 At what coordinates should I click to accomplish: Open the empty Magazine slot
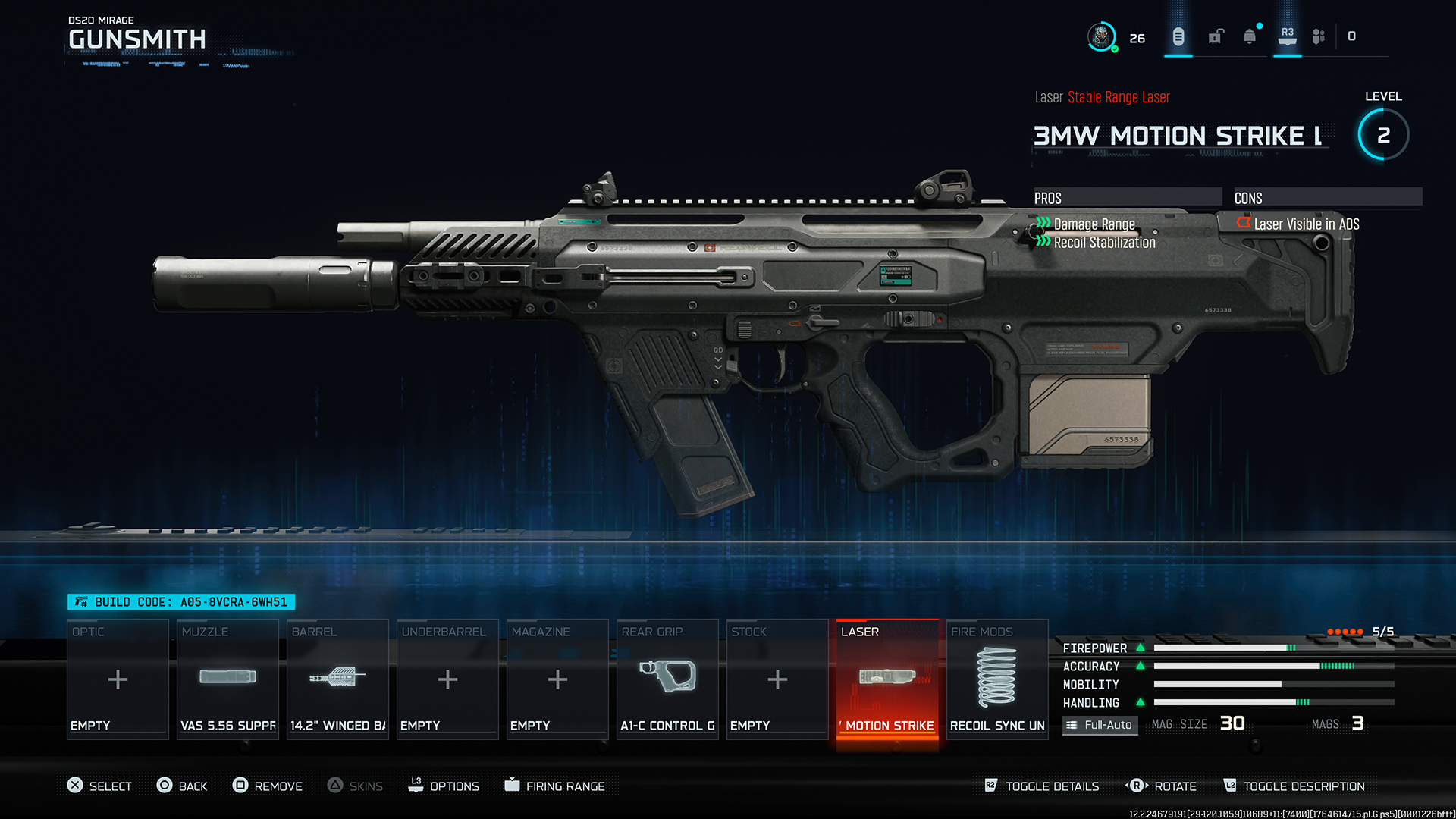557,679
